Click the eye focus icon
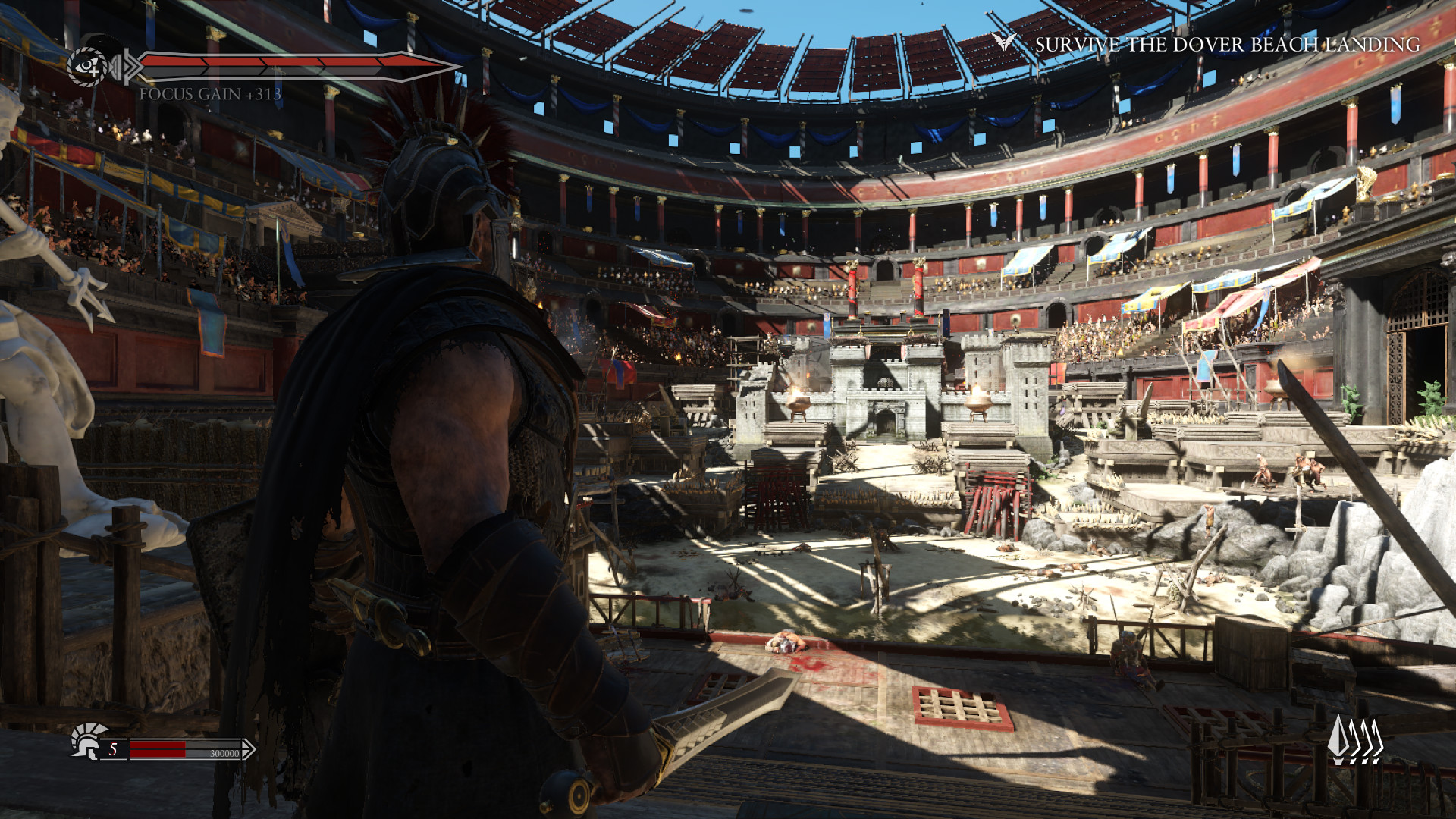 pyautogui.click(x=89, y=67)
